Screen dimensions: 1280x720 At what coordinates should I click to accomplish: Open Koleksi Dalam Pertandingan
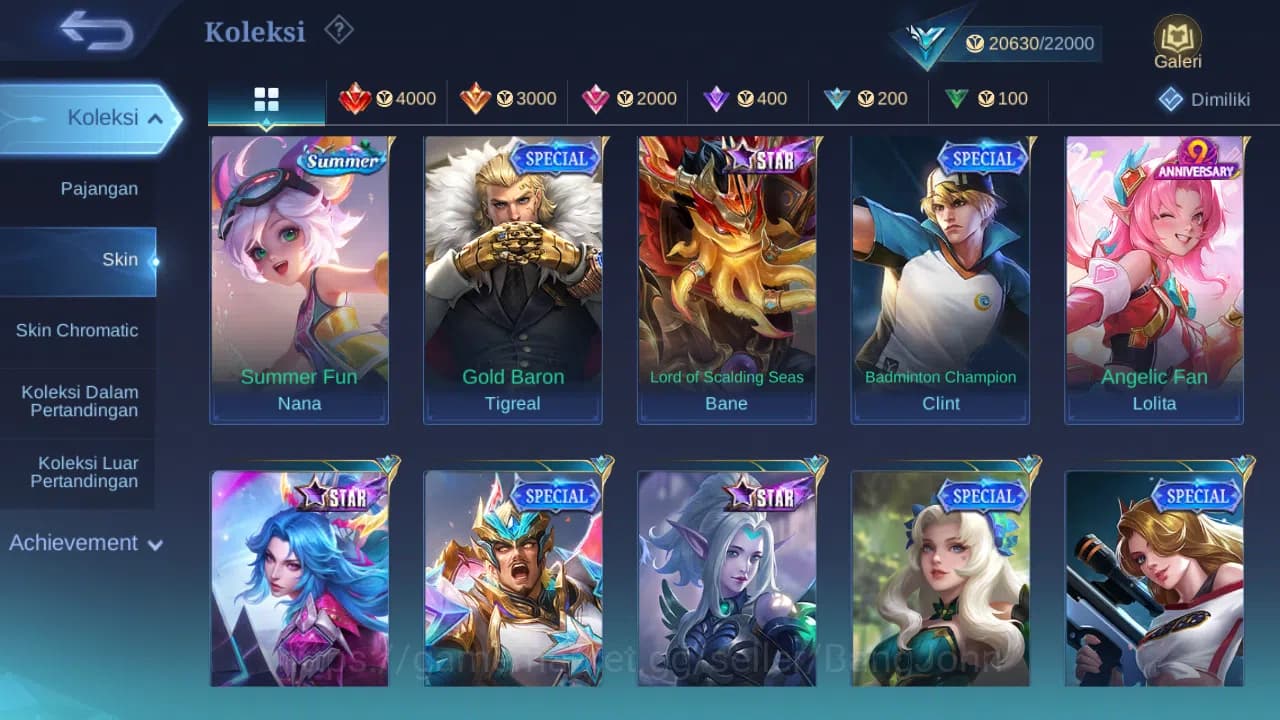79,401
